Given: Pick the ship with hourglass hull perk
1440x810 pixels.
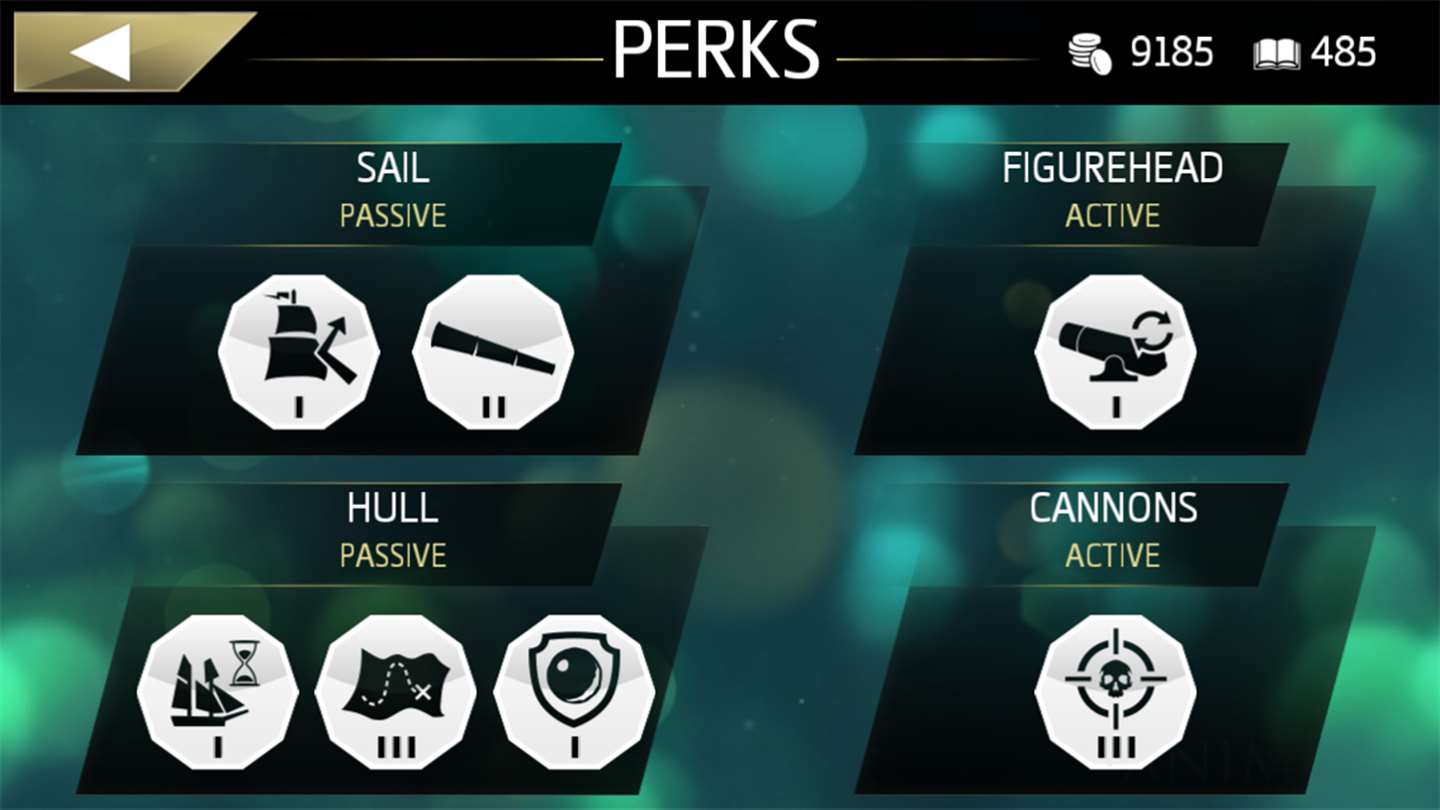Looking at the screenshot, I should (x=218, y=692).
